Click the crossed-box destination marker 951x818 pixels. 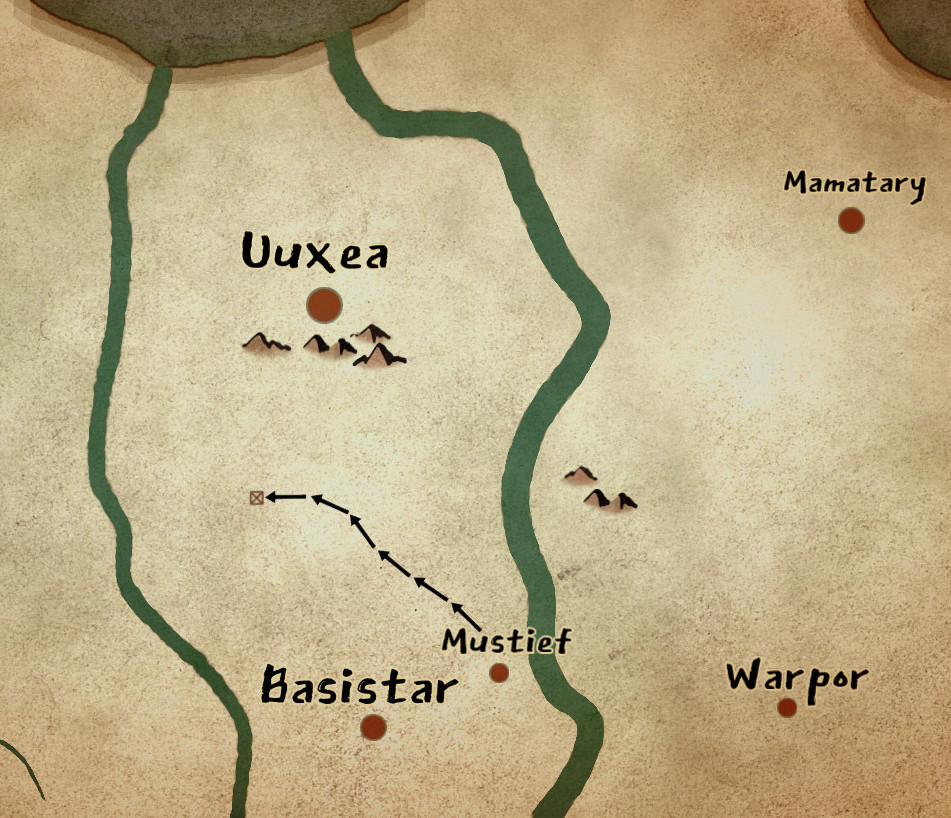point(257,497)
